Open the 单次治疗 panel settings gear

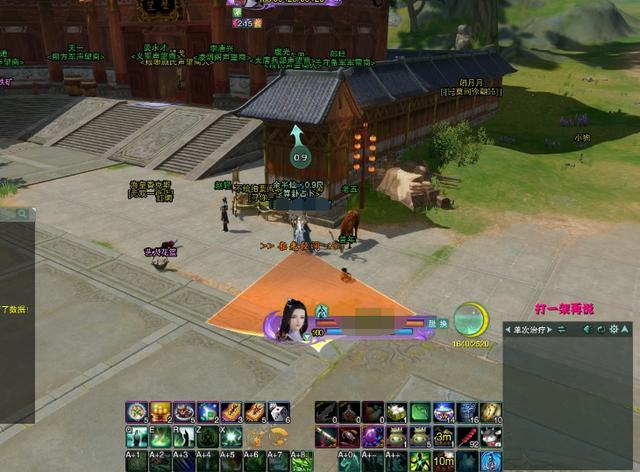pyautogui.click(x=614, y=329)
